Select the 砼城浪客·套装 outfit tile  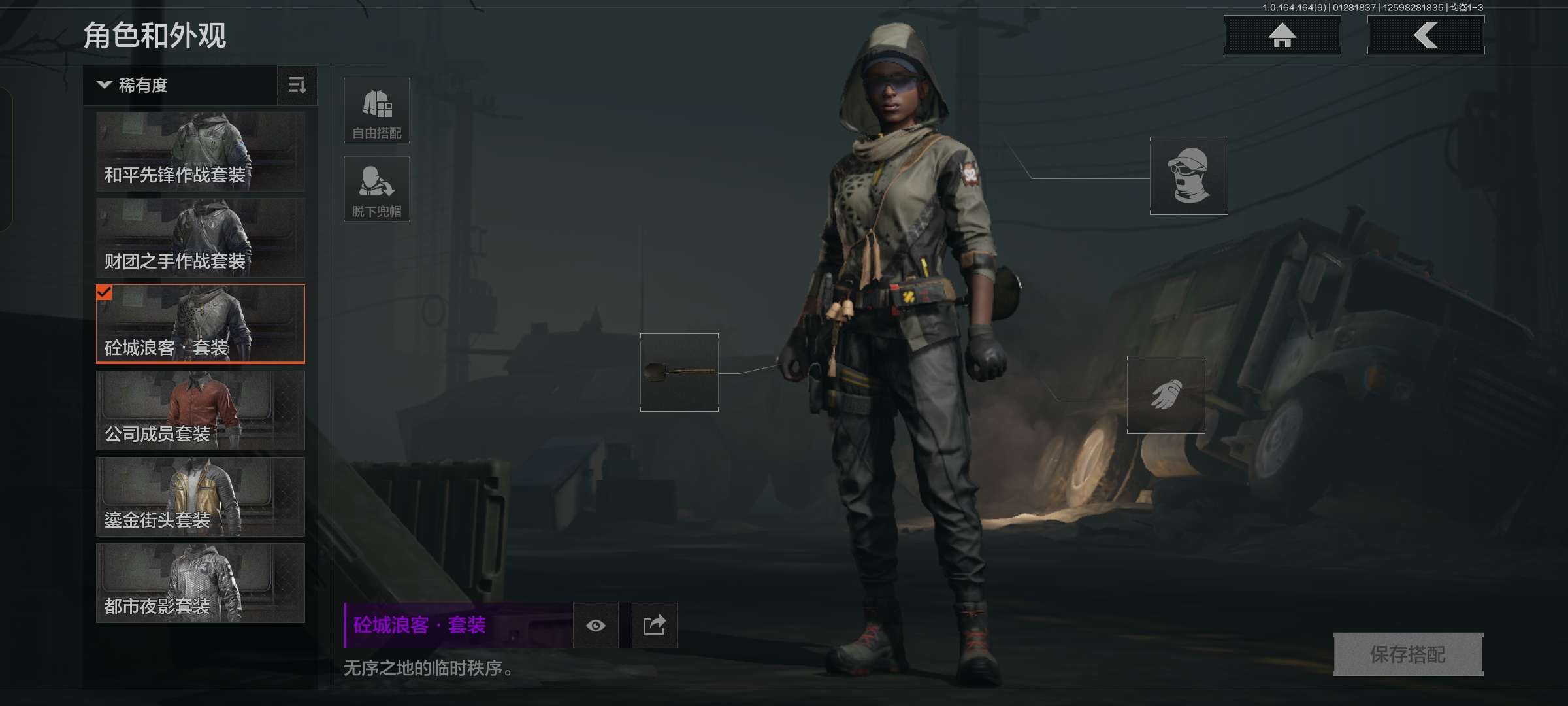point(201,324)
